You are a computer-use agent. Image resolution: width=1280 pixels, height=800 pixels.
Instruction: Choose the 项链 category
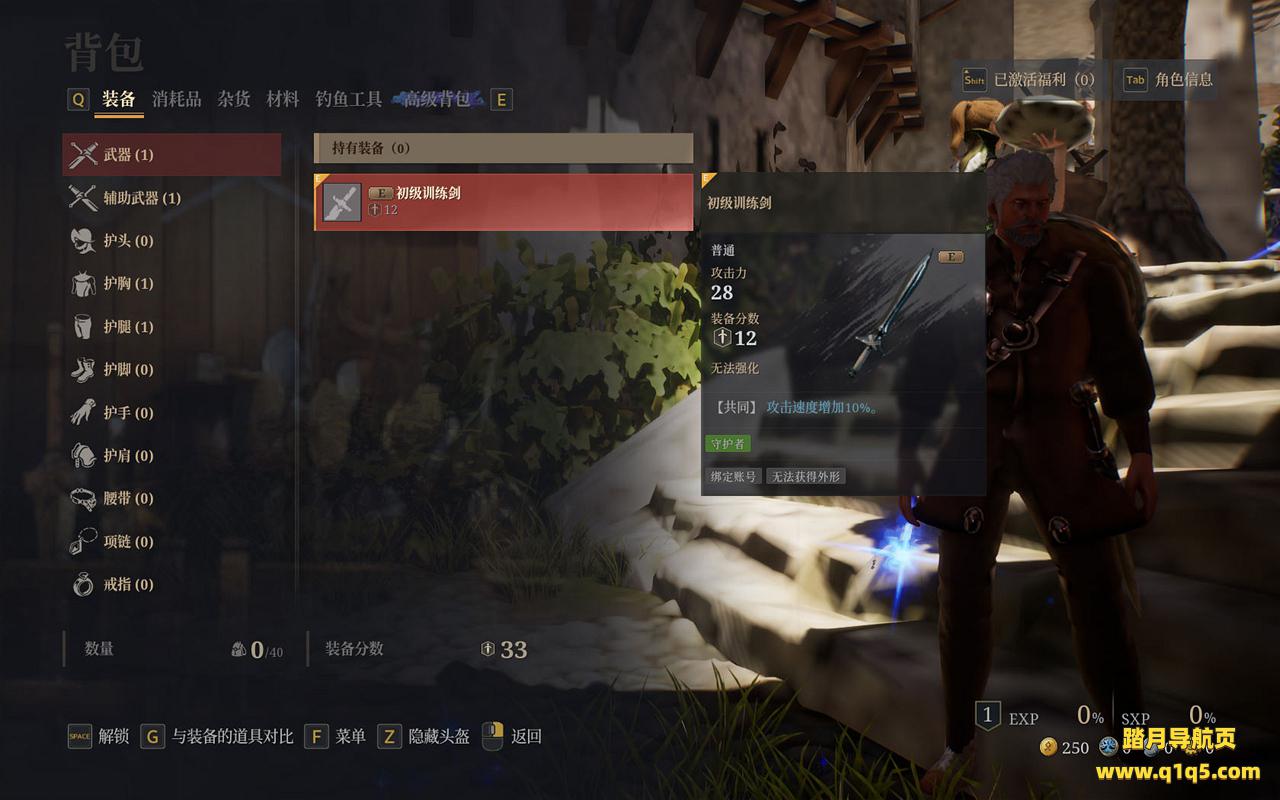pos(128,542)
